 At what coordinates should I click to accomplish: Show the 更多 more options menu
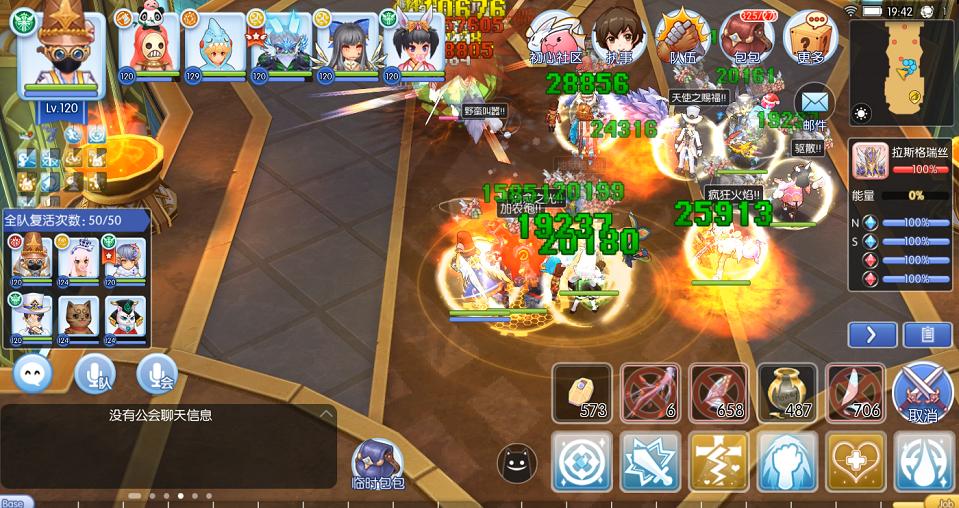pyautogui.click(x=810, y=37)
